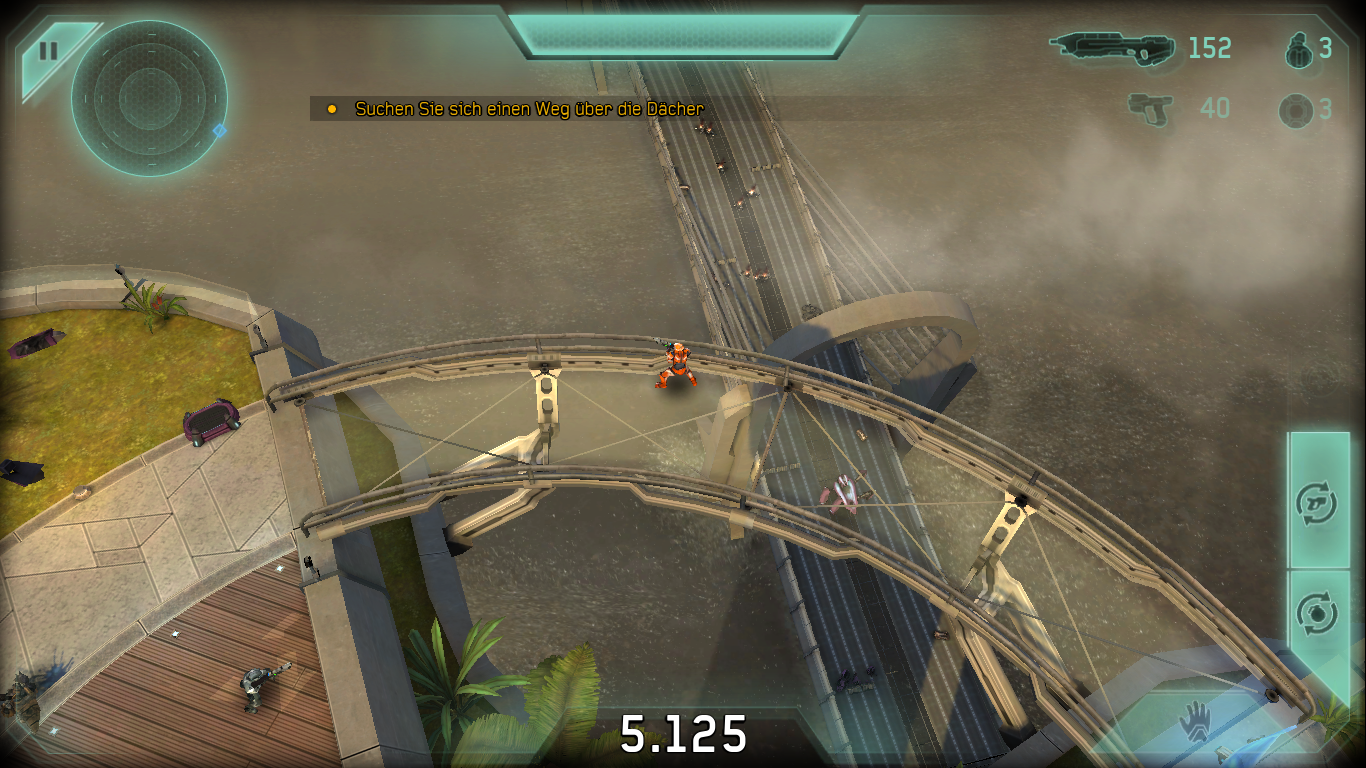Choose the frag grenade icon
This screenshot has height=768, width=1366.
pyautogui.click(x=1298, y=48)
